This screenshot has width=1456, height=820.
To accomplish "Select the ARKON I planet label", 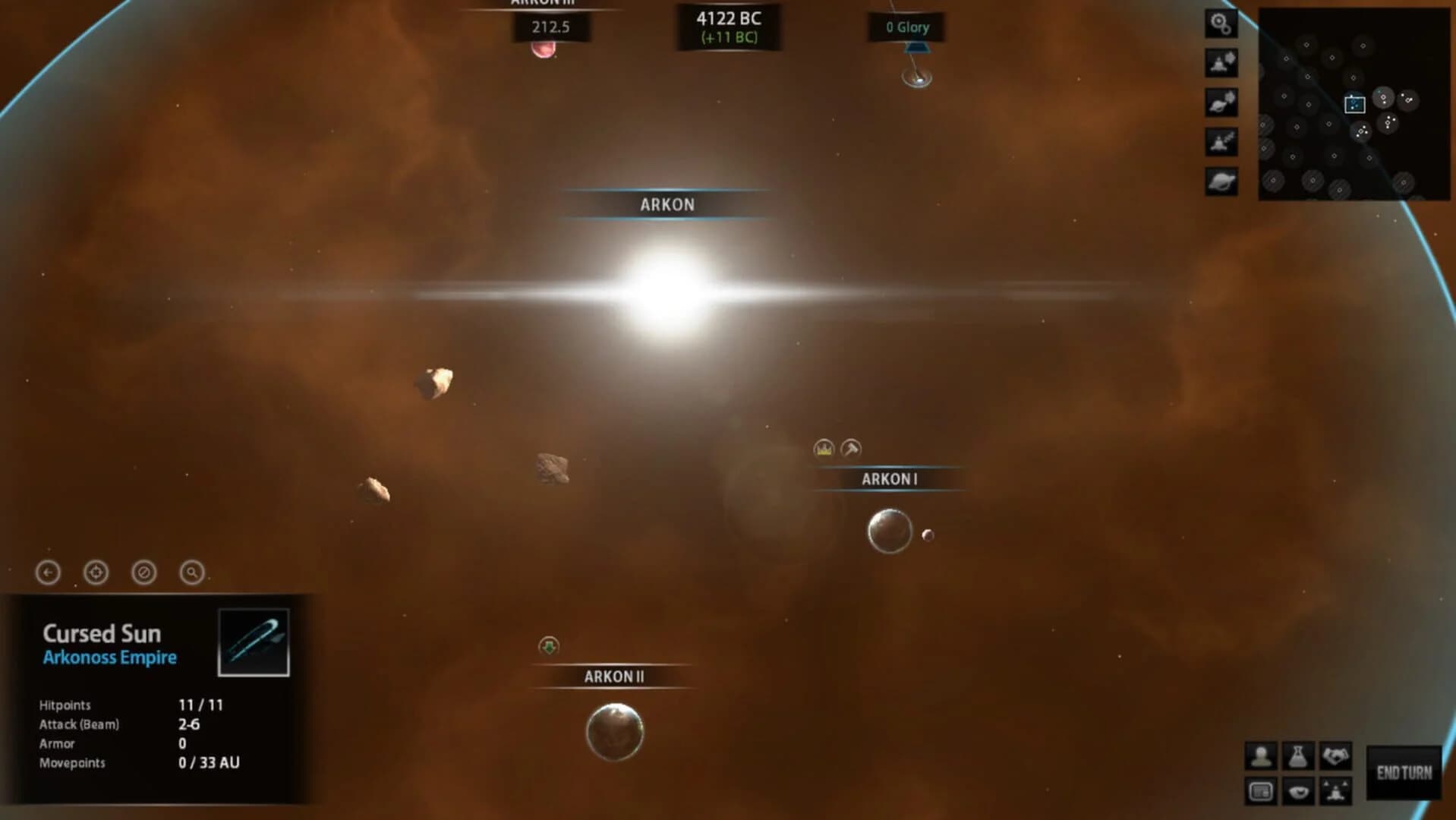I will pos(890,478).
